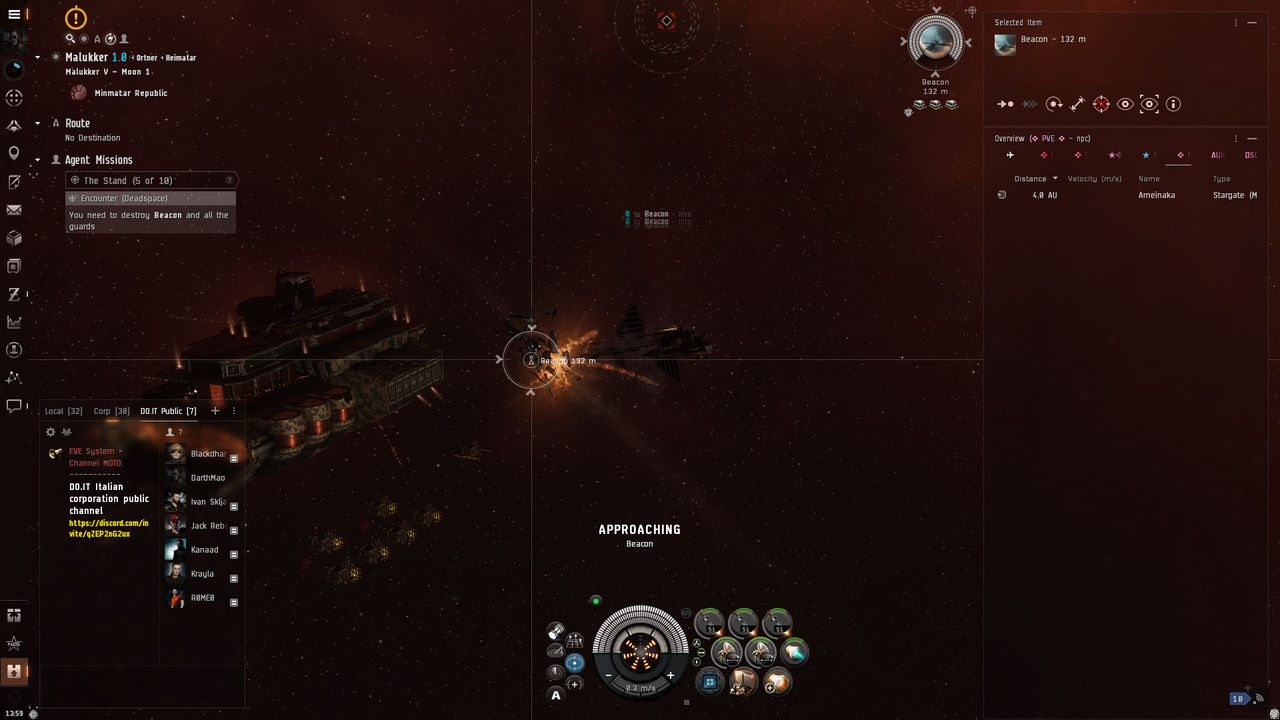
Task: Open the Neocom hamburger menu
Action: coord(14,14)
